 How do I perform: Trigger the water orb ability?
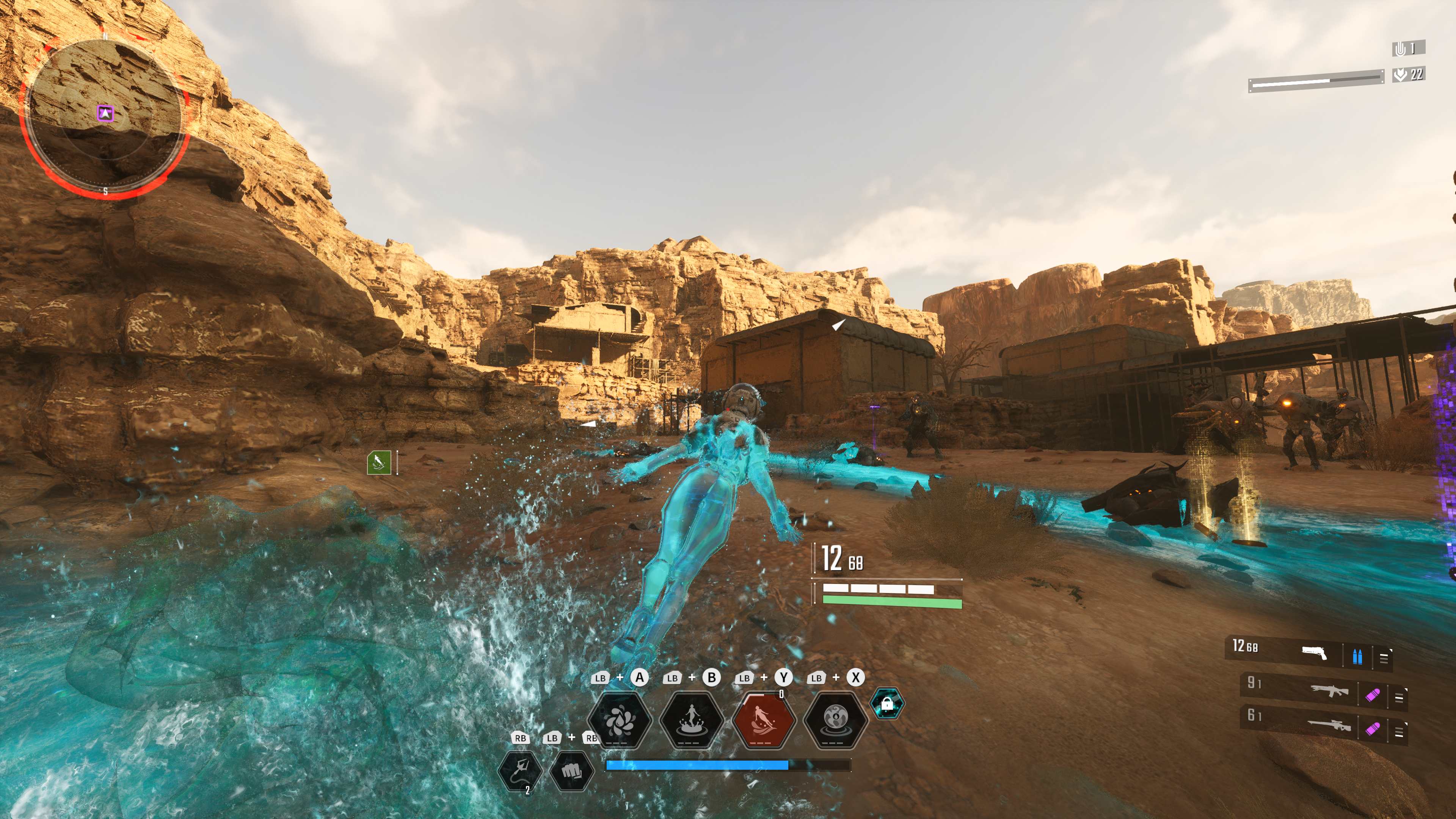click(x=835, y=720)
